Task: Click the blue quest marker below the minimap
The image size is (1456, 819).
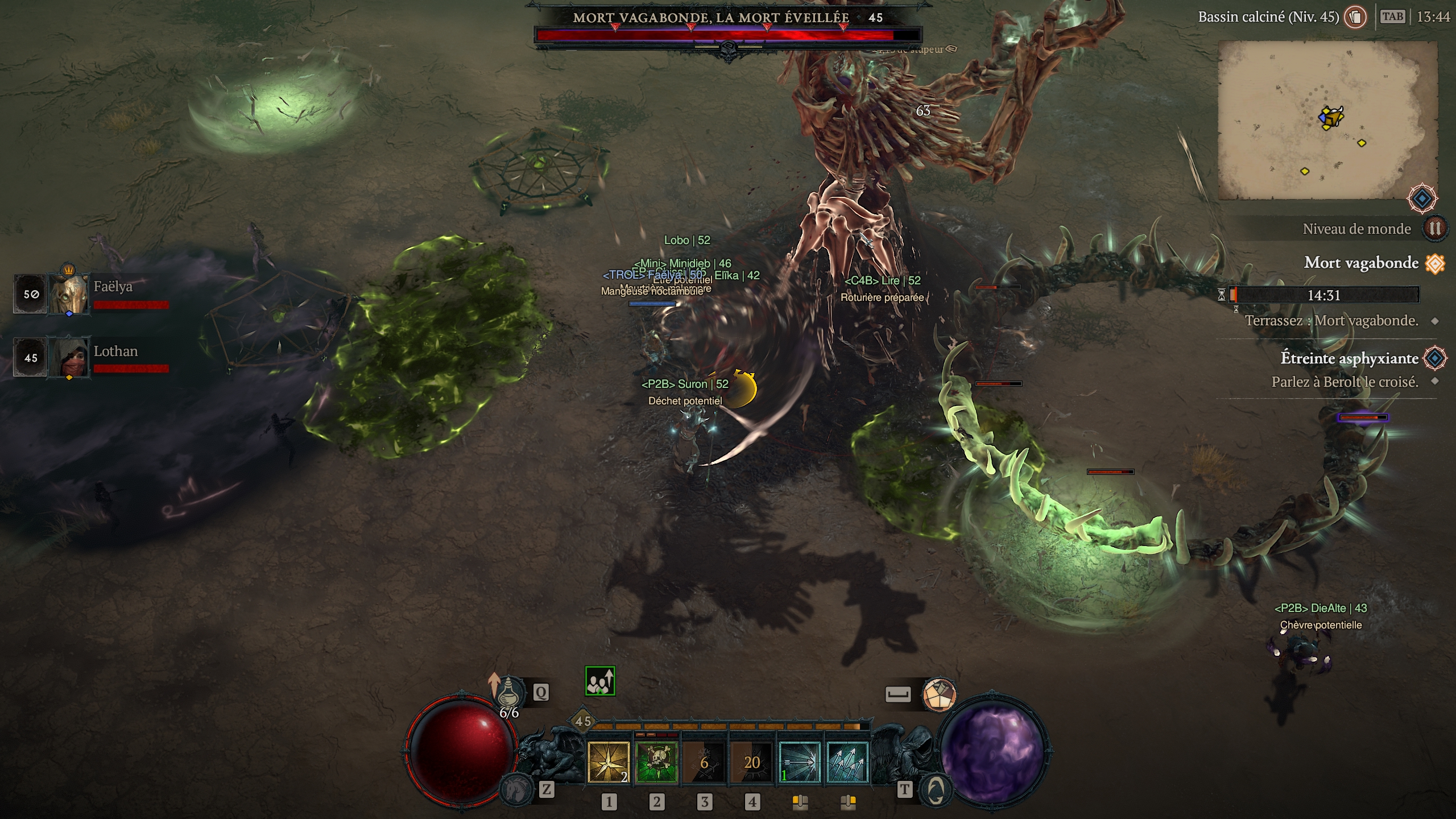Action: pyautogui.click(x=1422, y=198)
